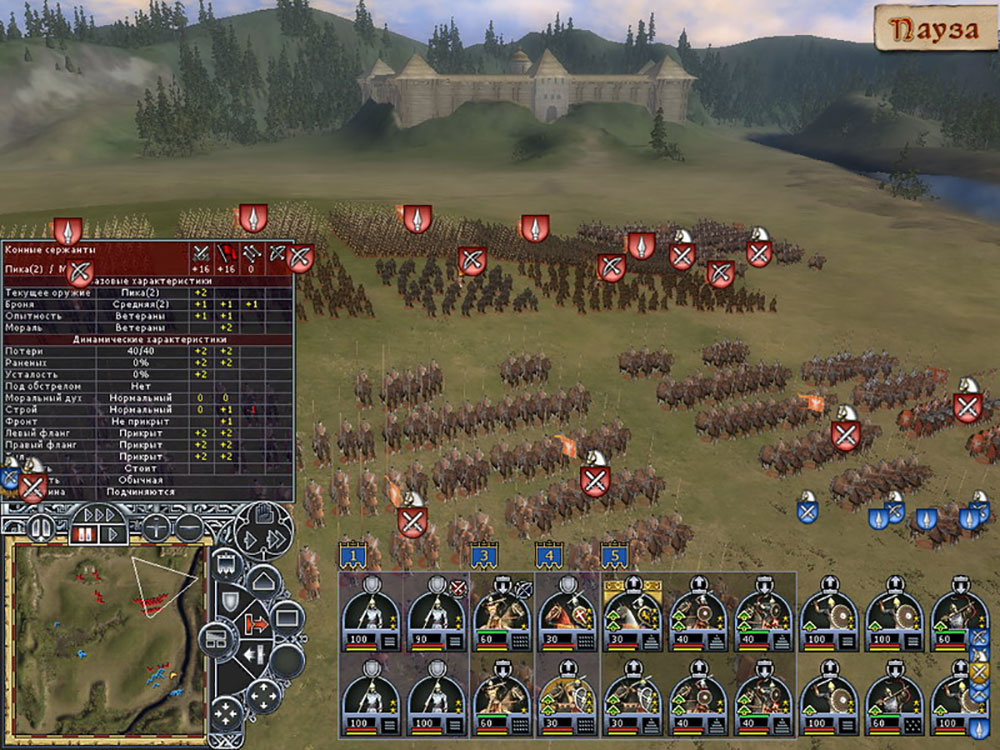1000x750 pixels.
Task: Select the red arrow attack command
Action: (x=255, y=625)
